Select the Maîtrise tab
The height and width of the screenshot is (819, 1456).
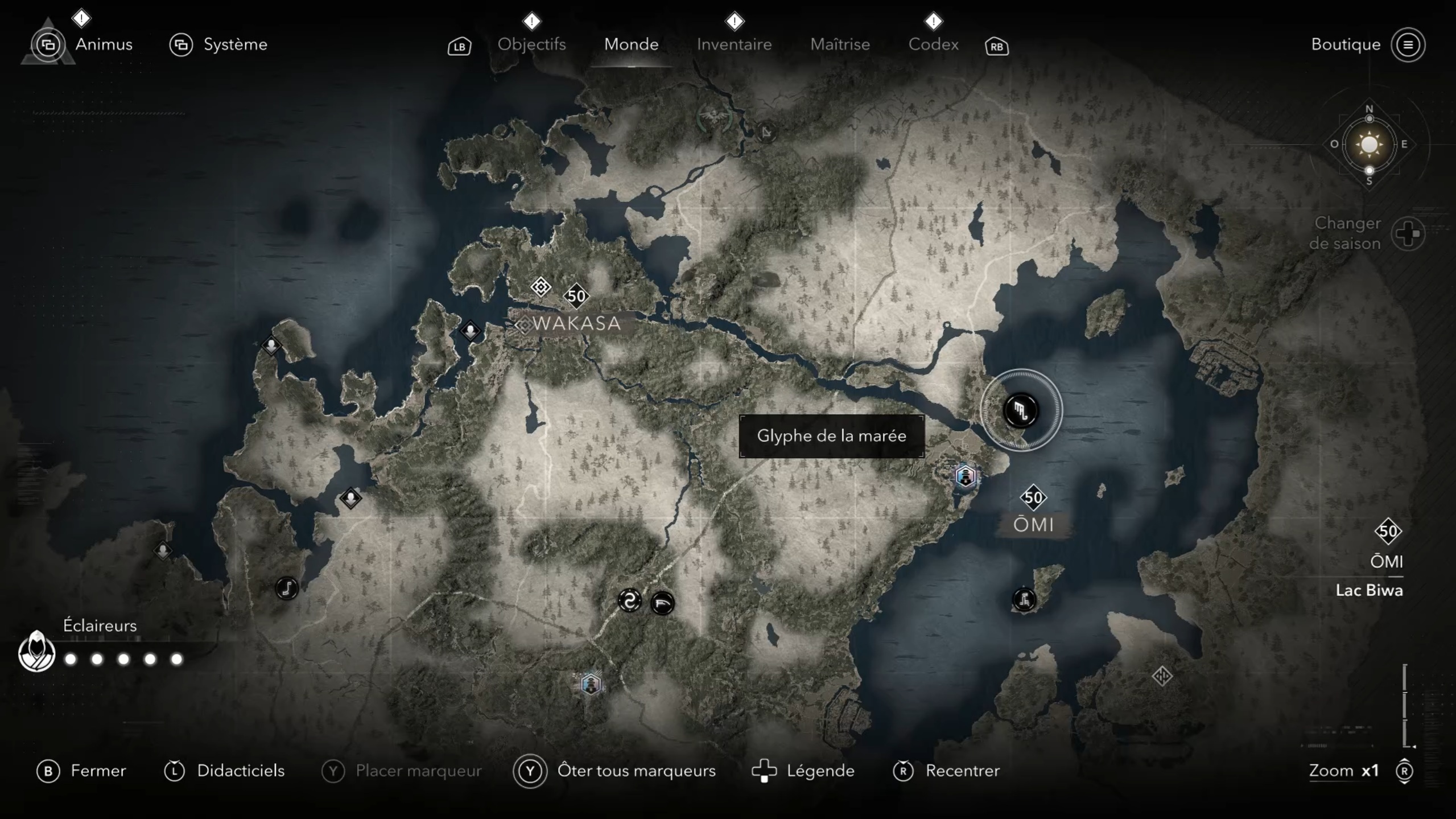pos(840,44)
